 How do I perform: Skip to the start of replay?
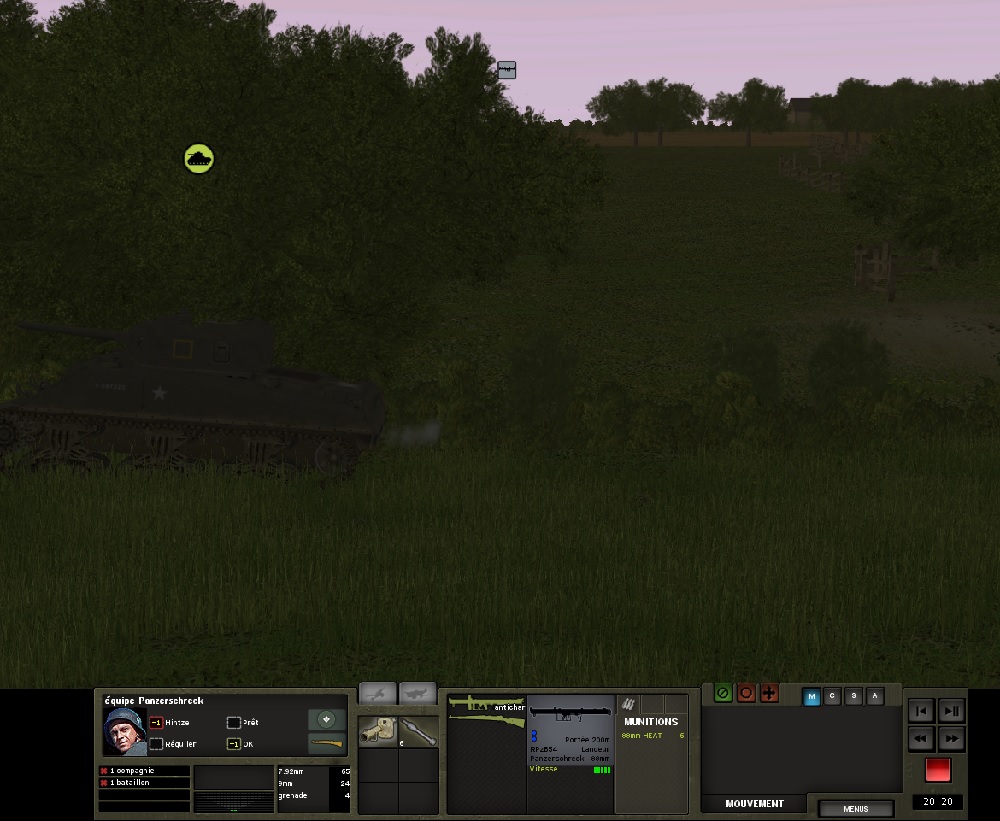pos(922,711)
